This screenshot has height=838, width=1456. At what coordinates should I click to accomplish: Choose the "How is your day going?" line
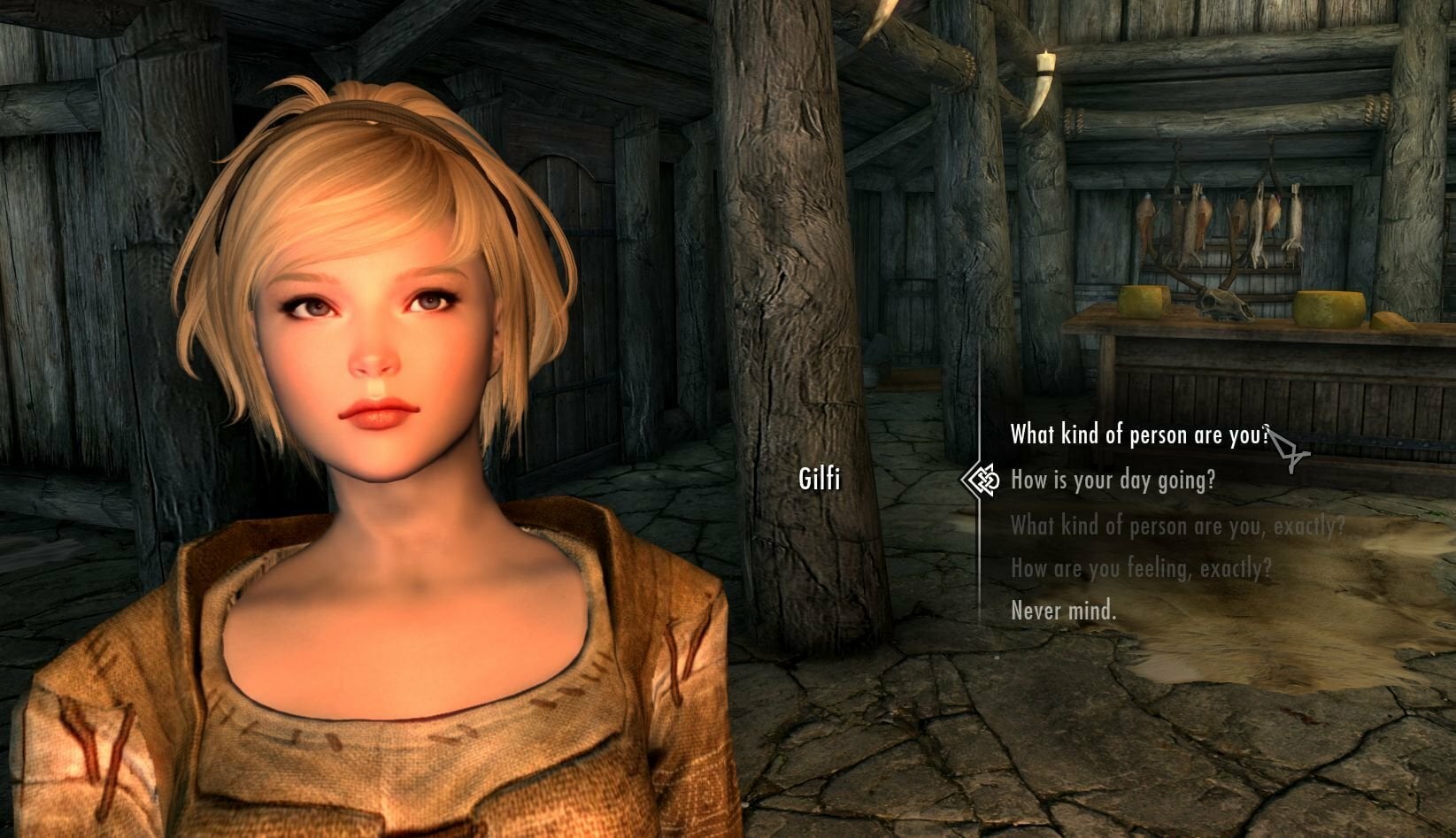pos(1112,480)
